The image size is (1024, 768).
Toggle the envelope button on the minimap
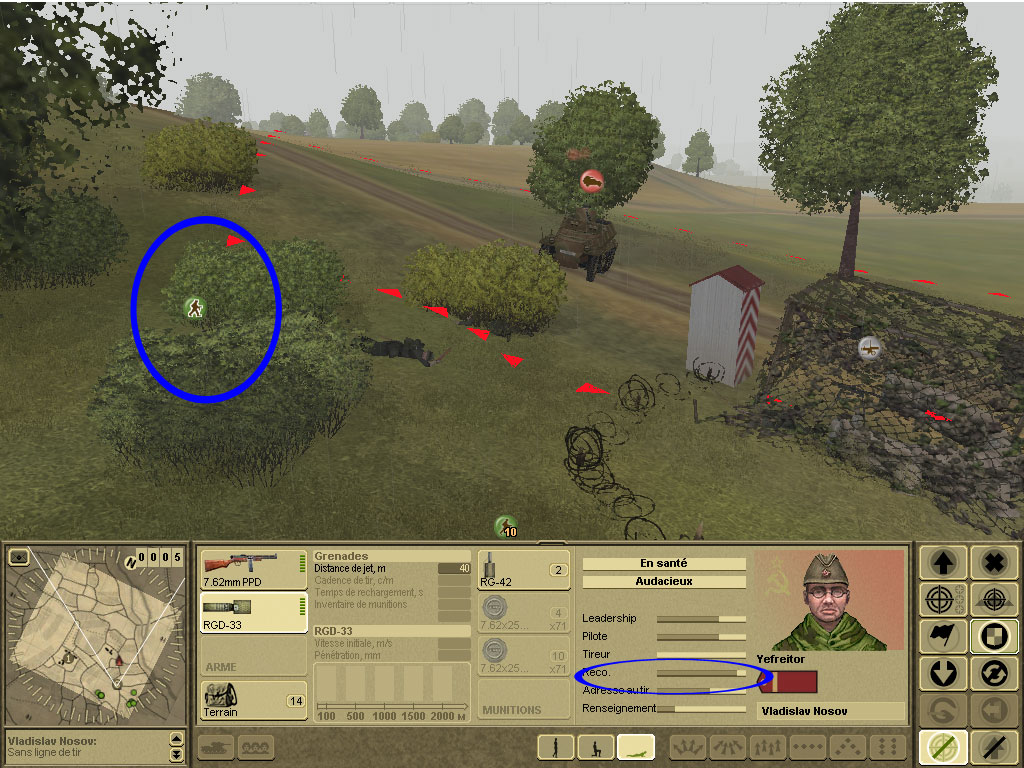tap(18, 556)
